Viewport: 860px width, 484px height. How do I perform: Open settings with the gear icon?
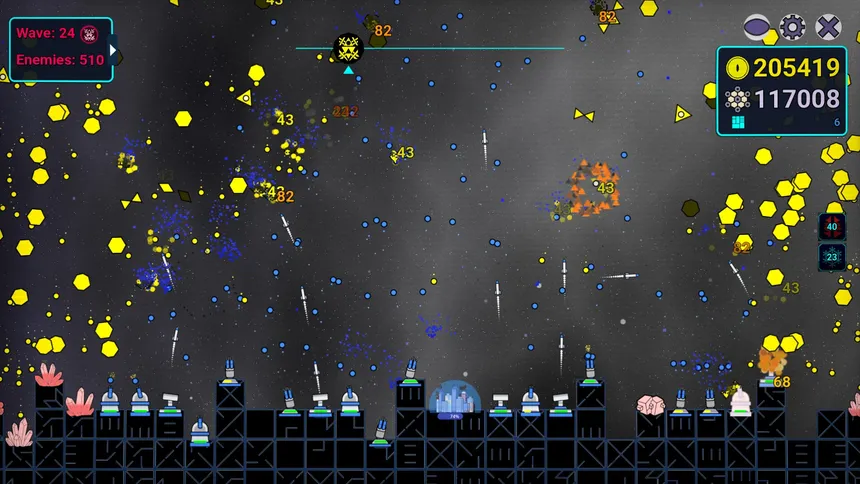pyautogui.click(x=793, y=27)
